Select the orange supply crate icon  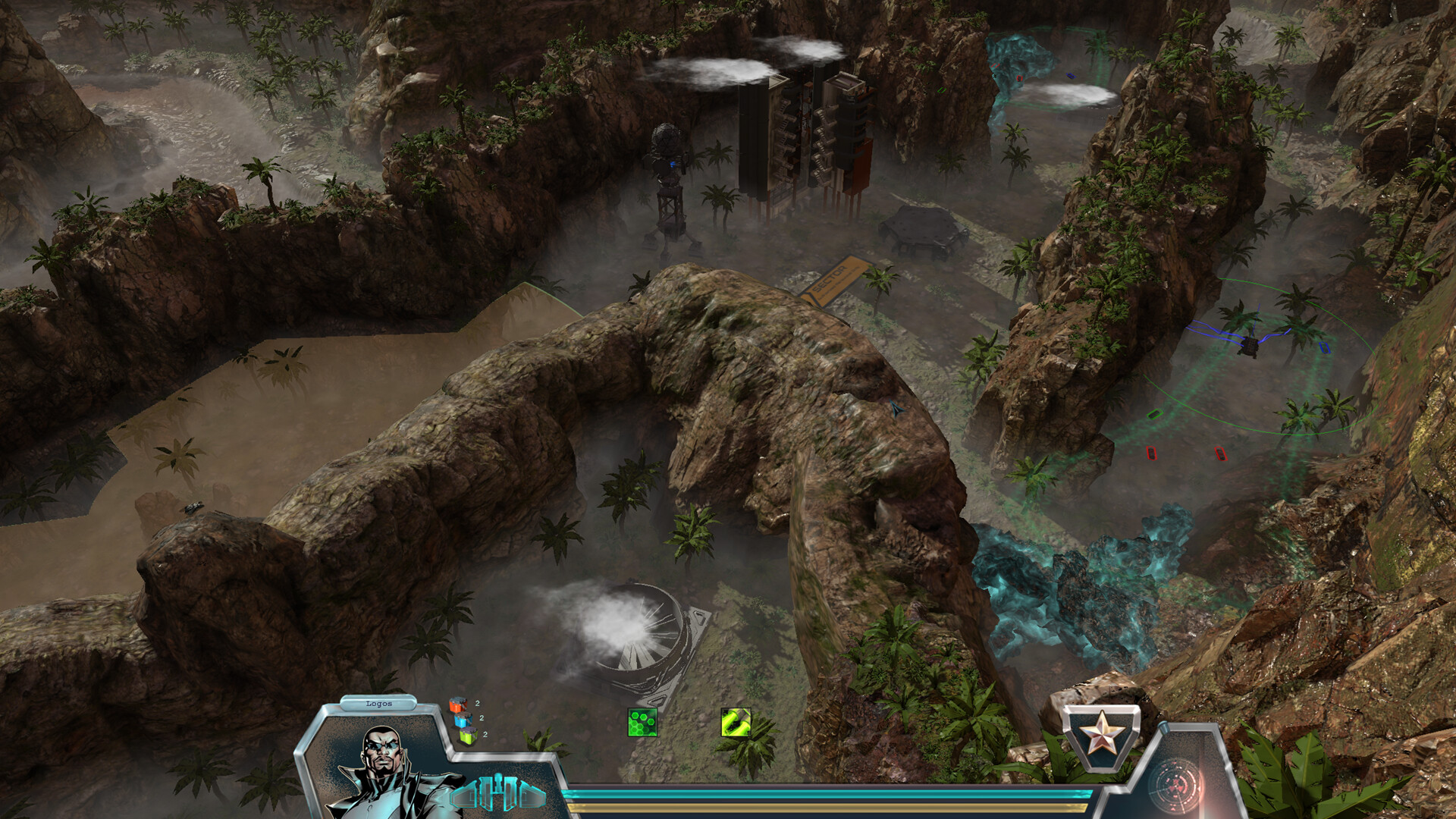click(x=458, y=704)
